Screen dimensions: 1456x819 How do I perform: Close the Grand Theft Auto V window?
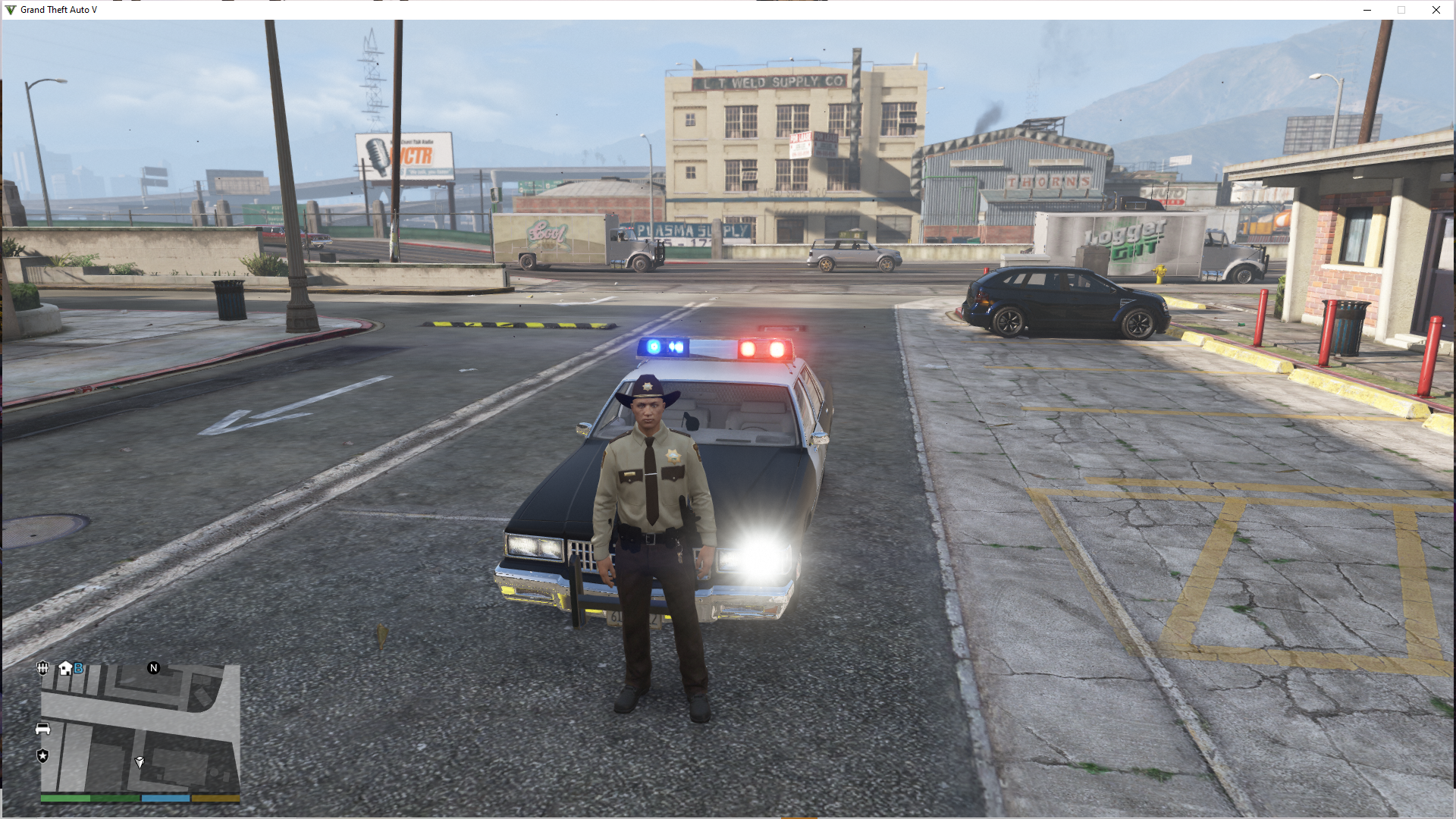1436,10
